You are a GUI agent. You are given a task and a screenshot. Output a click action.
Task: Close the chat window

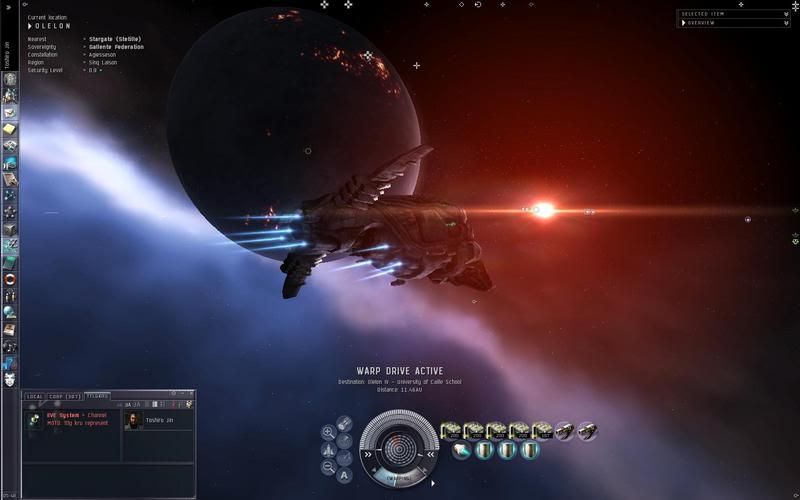[189, 394]
